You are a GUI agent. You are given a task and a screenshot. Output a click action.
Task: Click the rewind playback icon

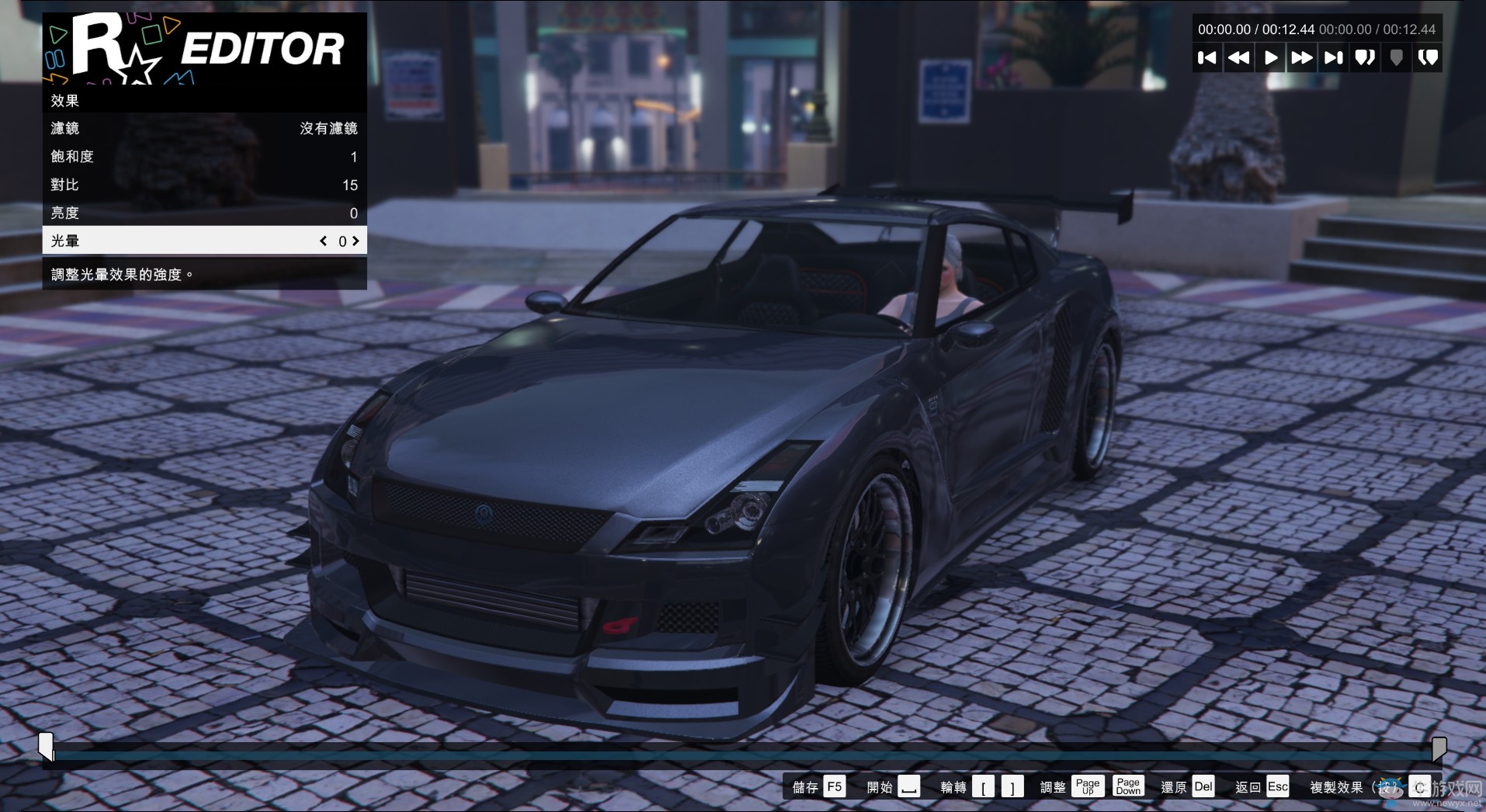(1239, 57)
